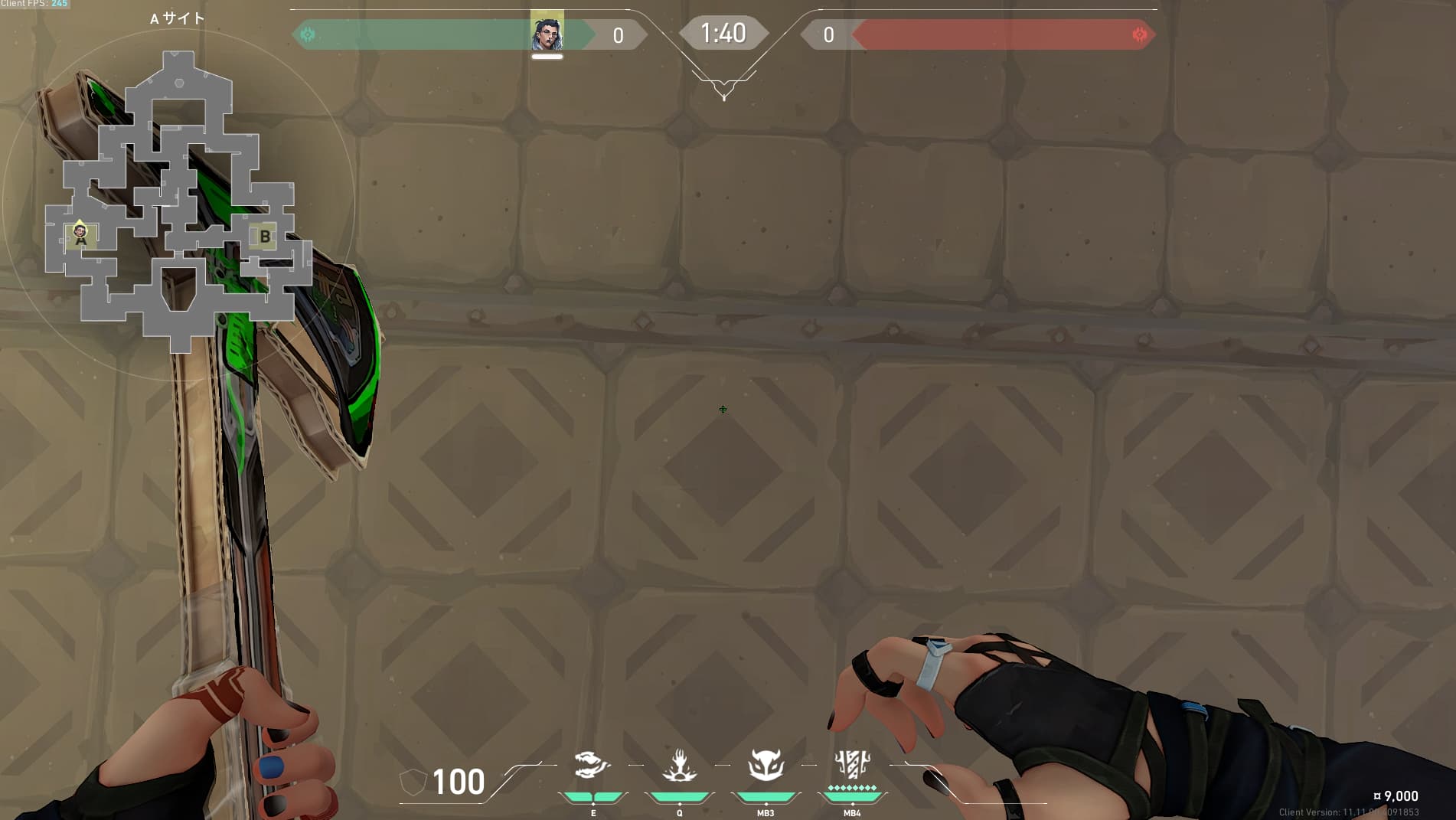Select the Seize clawed-hand ability
This screenshot has height=820, width=1456.
coord(679,765)
